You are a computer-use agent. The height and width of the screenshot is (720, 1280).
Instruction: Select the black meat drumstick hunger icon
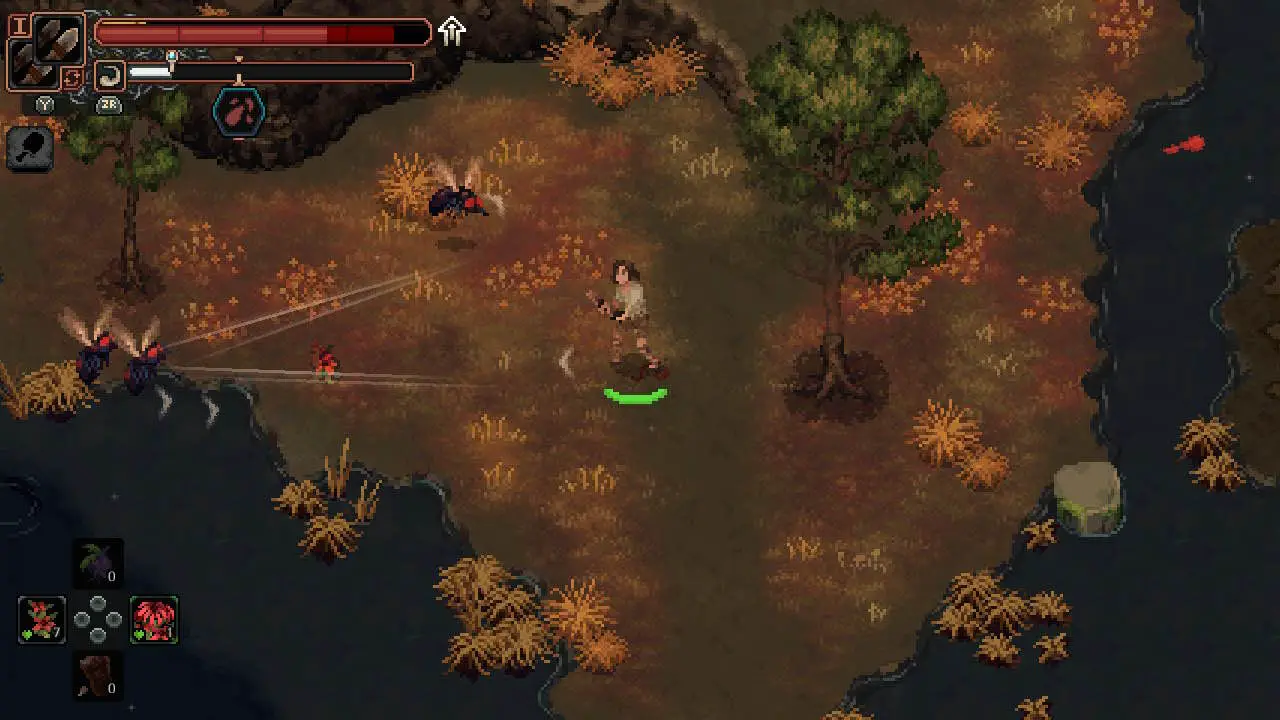coord(29,149)
